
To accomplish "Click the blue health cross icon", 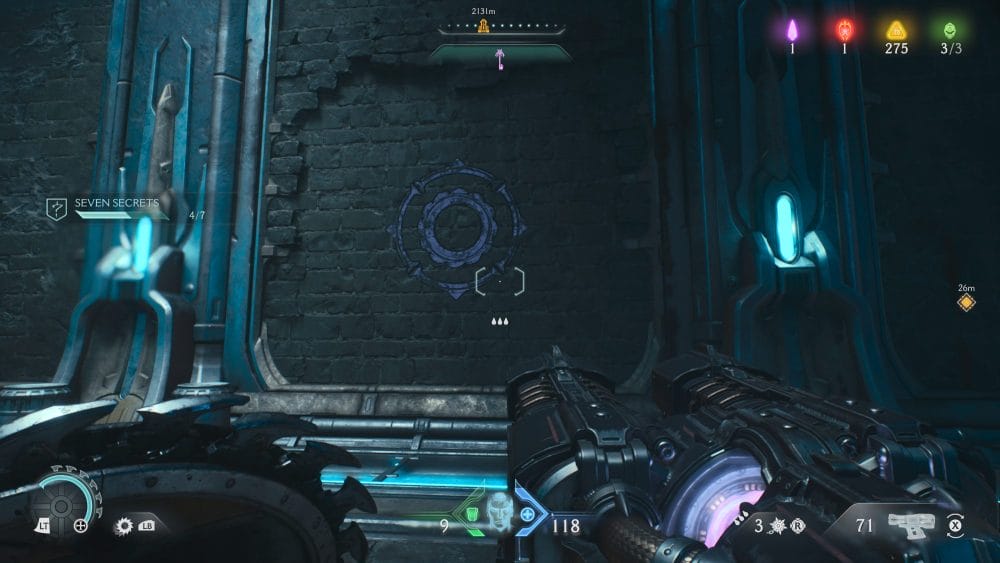I will 527,514.
